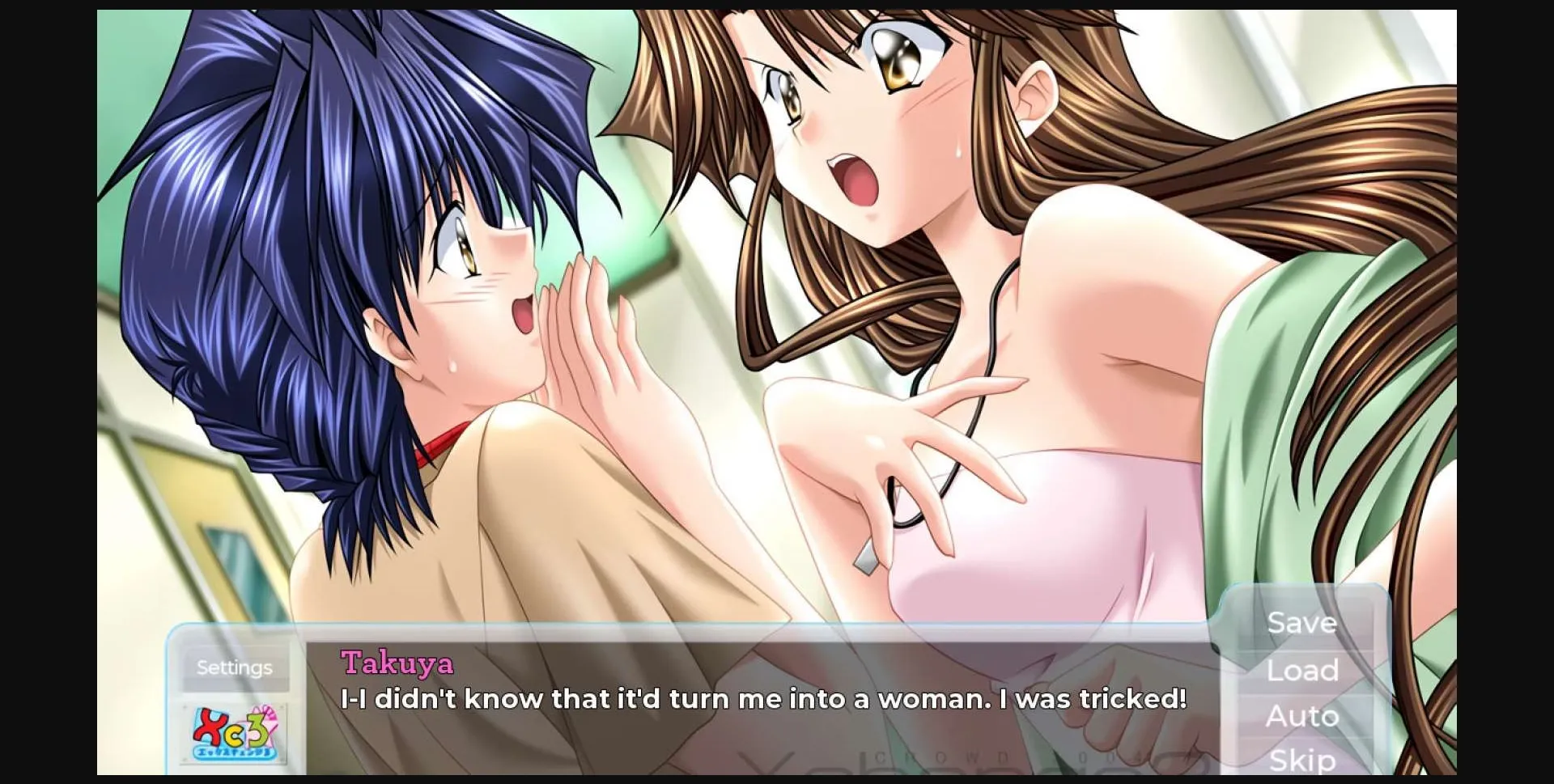1554x784 pixels.
Task: Select Save from the side panel
Action: coord(1301,623)
